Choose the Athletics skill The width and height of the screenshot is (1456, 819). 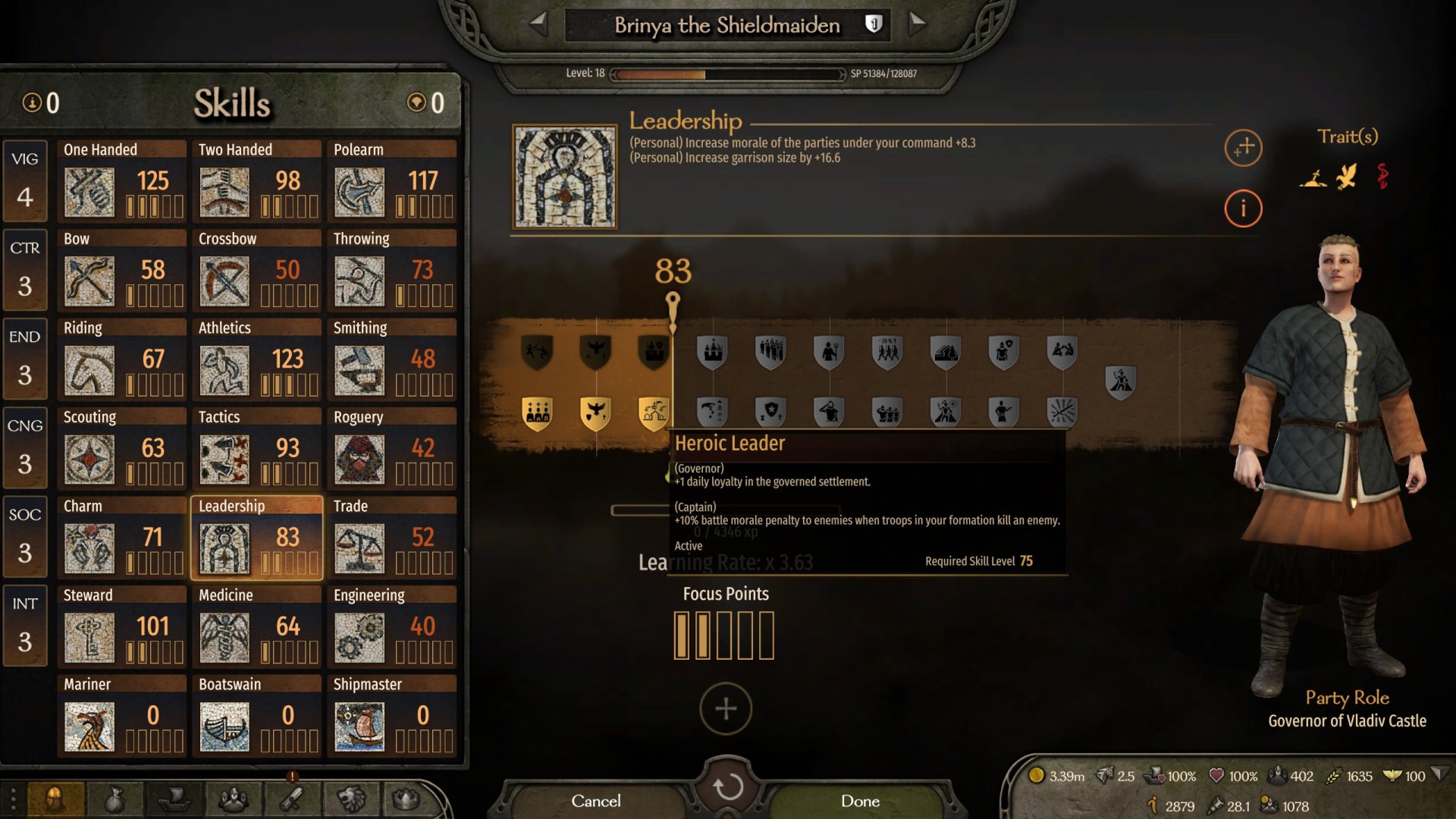click(256, 359)
